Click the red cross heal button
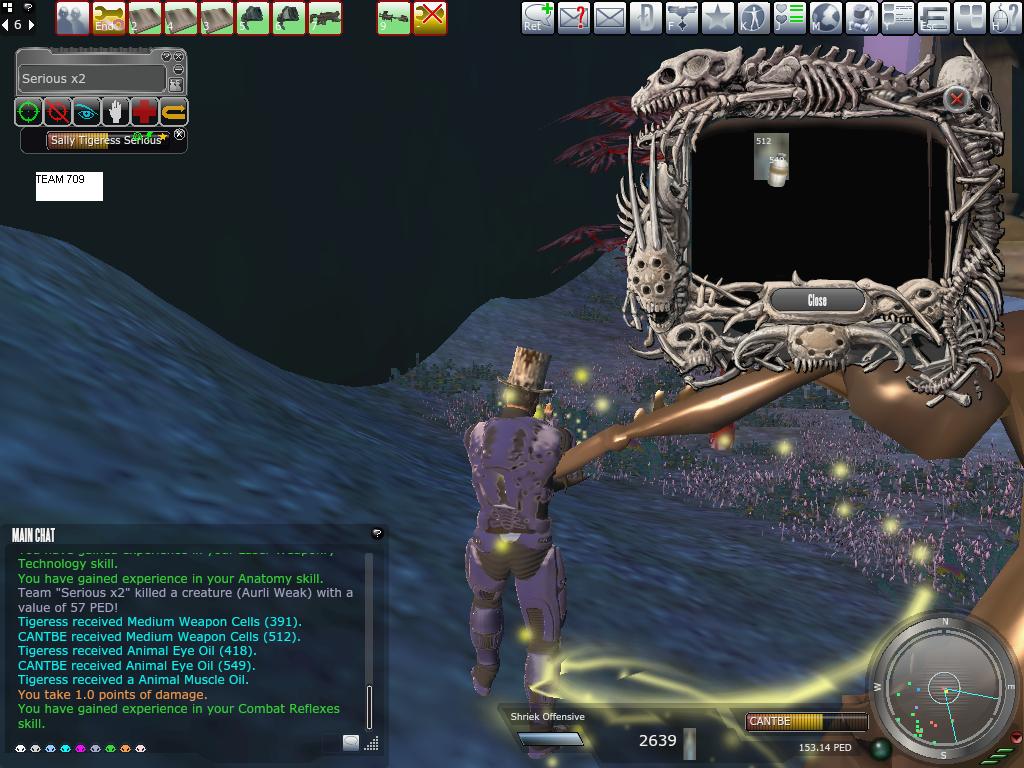Screen dimensions: 1024x768 point(145,112)
